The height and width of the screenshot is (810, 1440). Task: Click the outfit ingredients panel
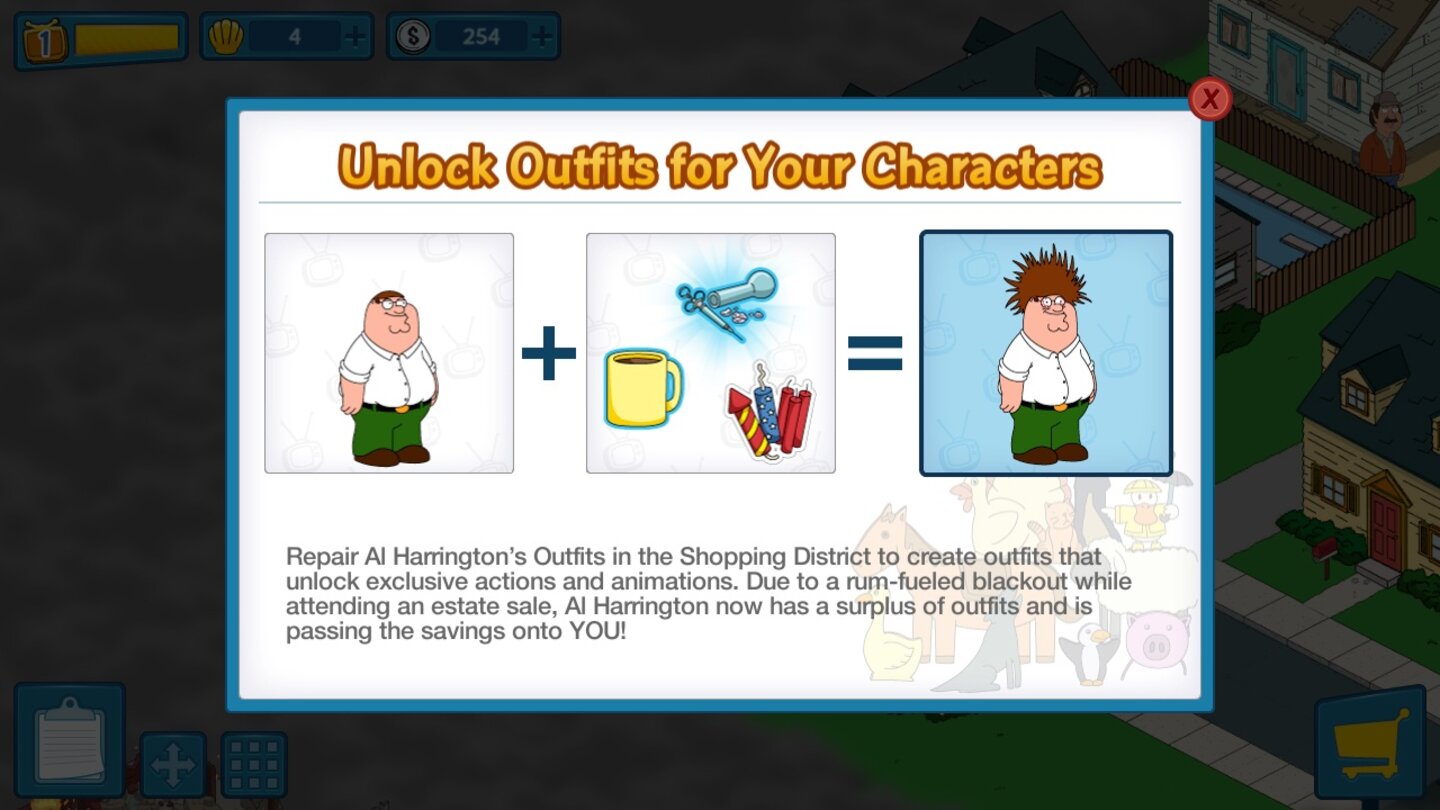tap(711, 352)
